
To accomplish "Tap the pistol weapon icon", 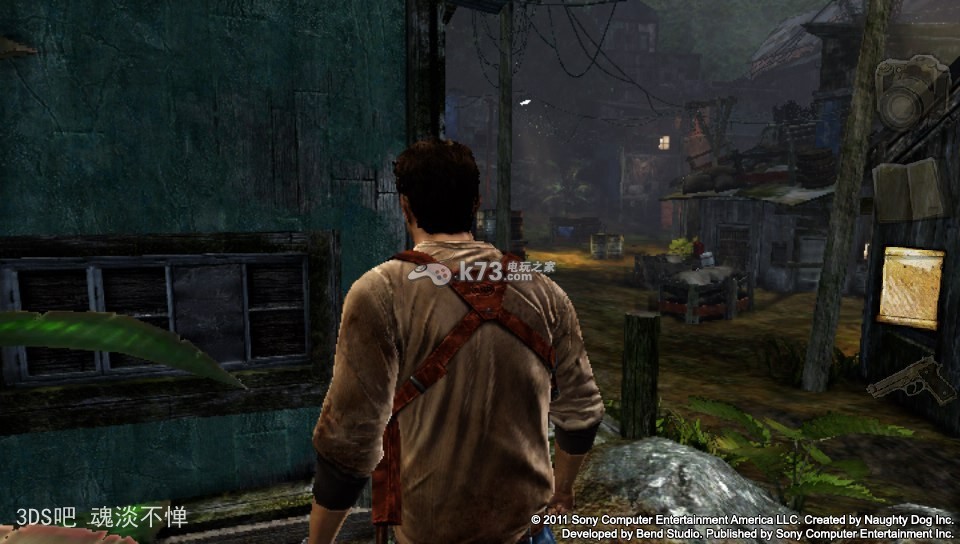I will pos(912,379).
